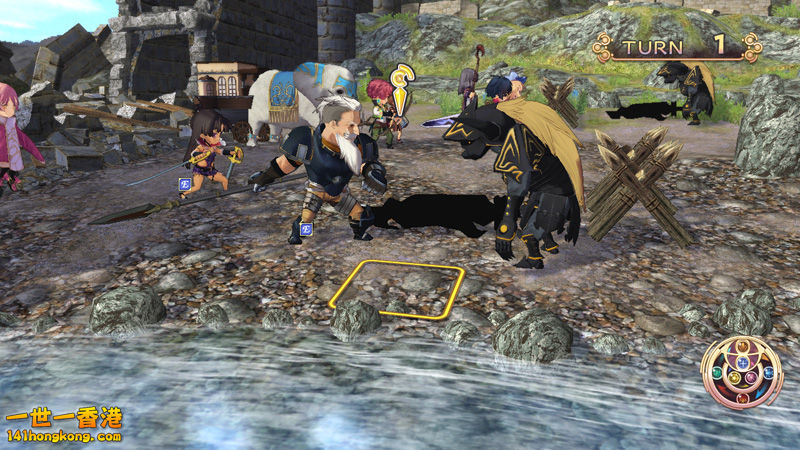This screenshot has height=450, width=800.
Task: Open the jeweled elemental wheel emblem
Action: click(x=741, y=372)
